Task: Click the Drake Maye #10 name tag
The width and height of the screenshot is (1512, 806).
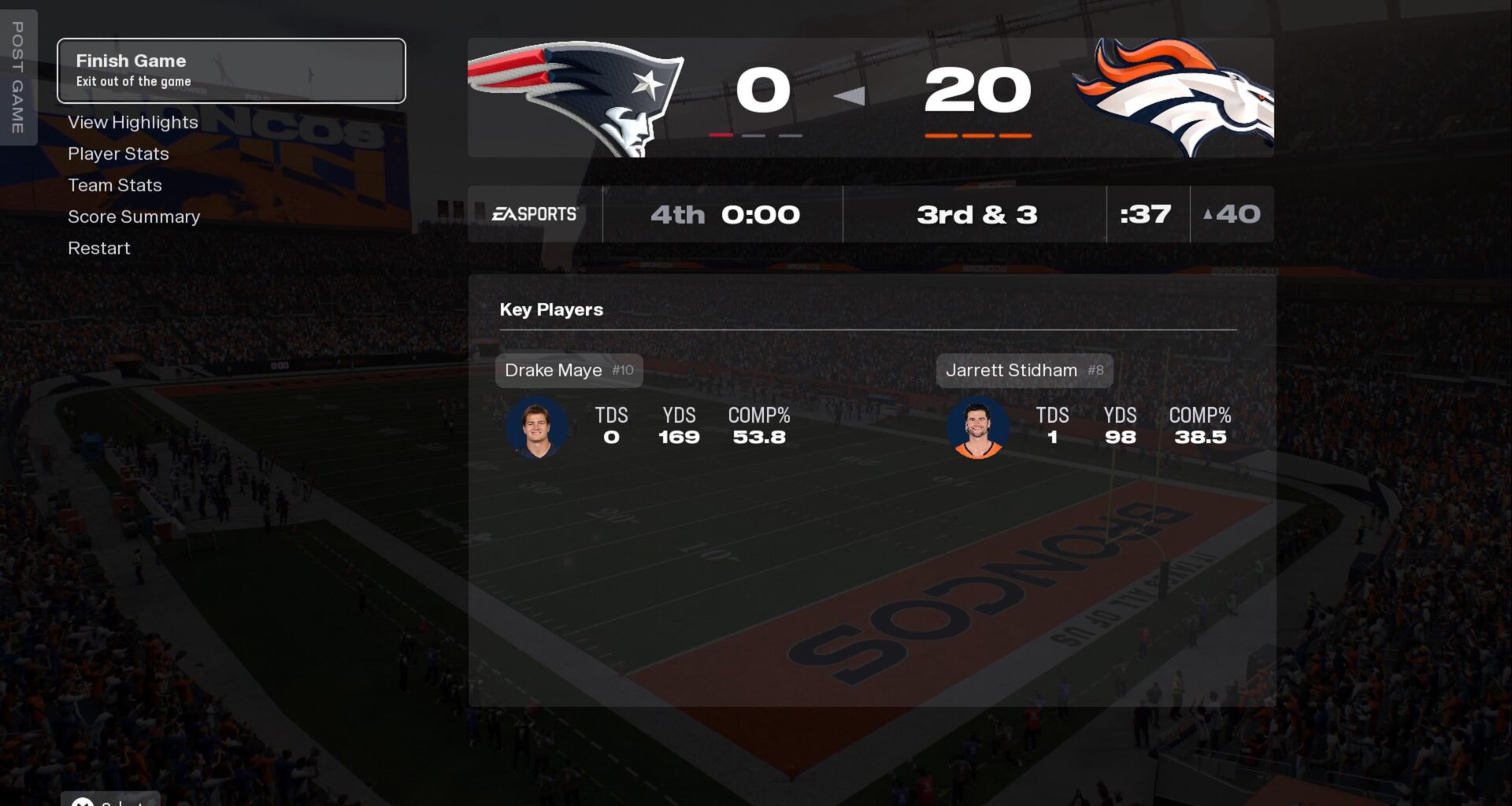Action: click(569, 370)
